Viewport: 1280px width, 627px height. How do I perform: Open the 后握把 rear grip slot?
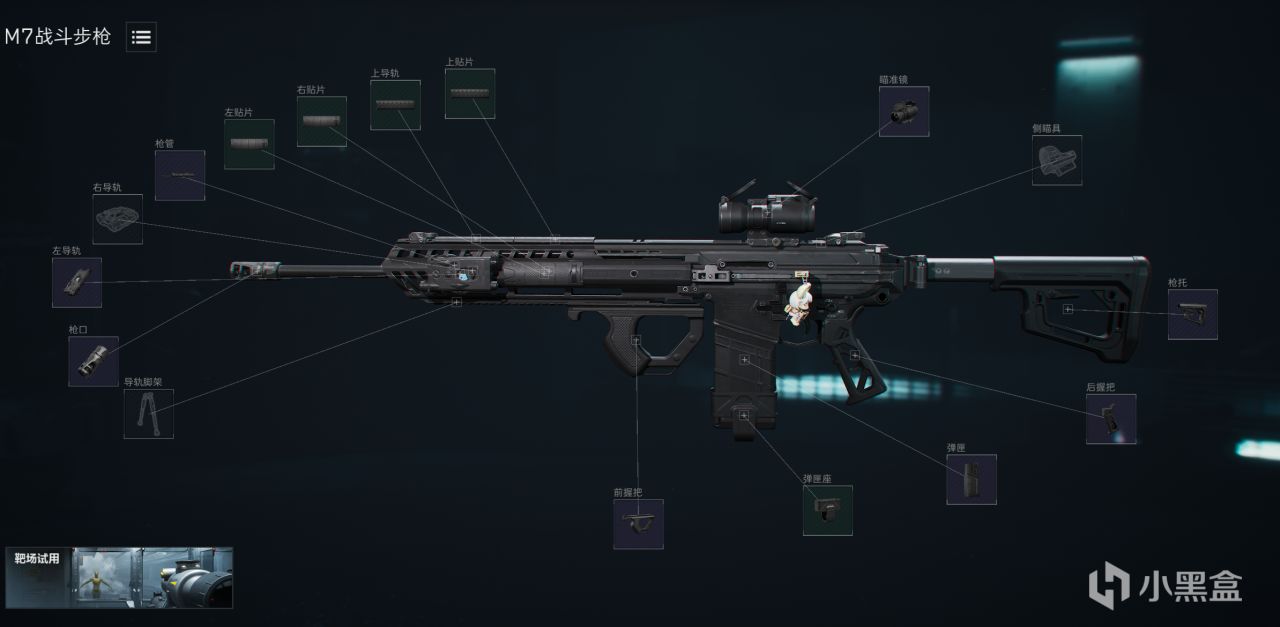pos(1111,418)
